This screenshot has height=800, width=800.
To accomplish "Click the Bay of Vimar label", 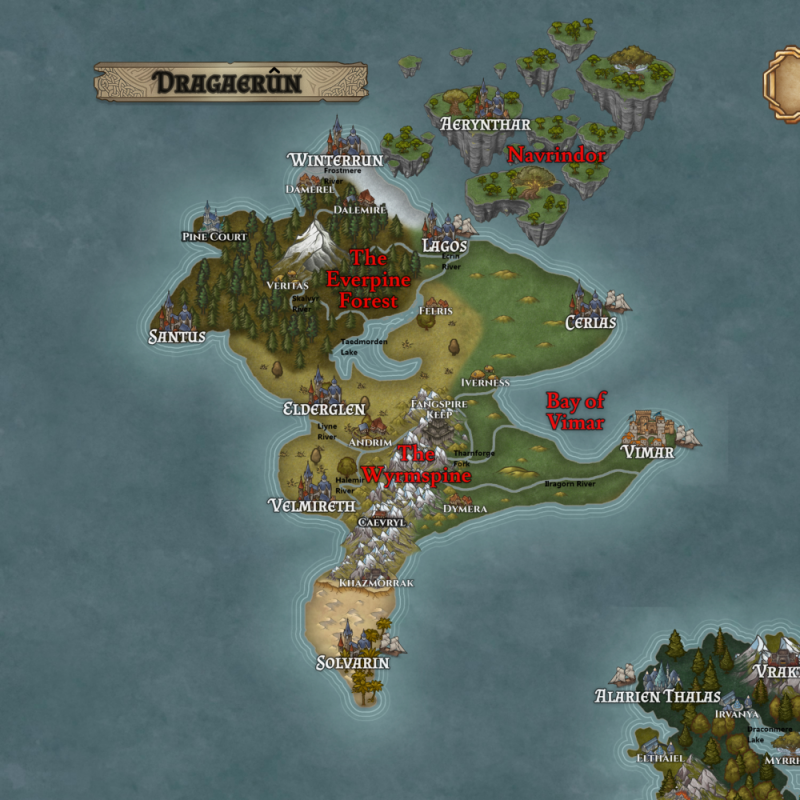I will 575,411.
